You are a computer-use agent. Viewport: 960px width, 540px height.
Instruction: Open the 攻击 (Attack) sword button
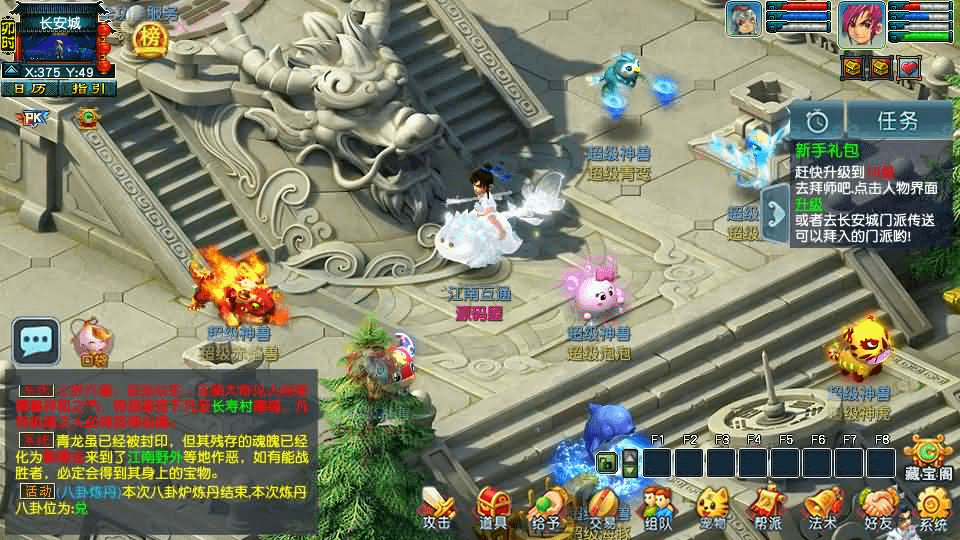pos(436,506)
